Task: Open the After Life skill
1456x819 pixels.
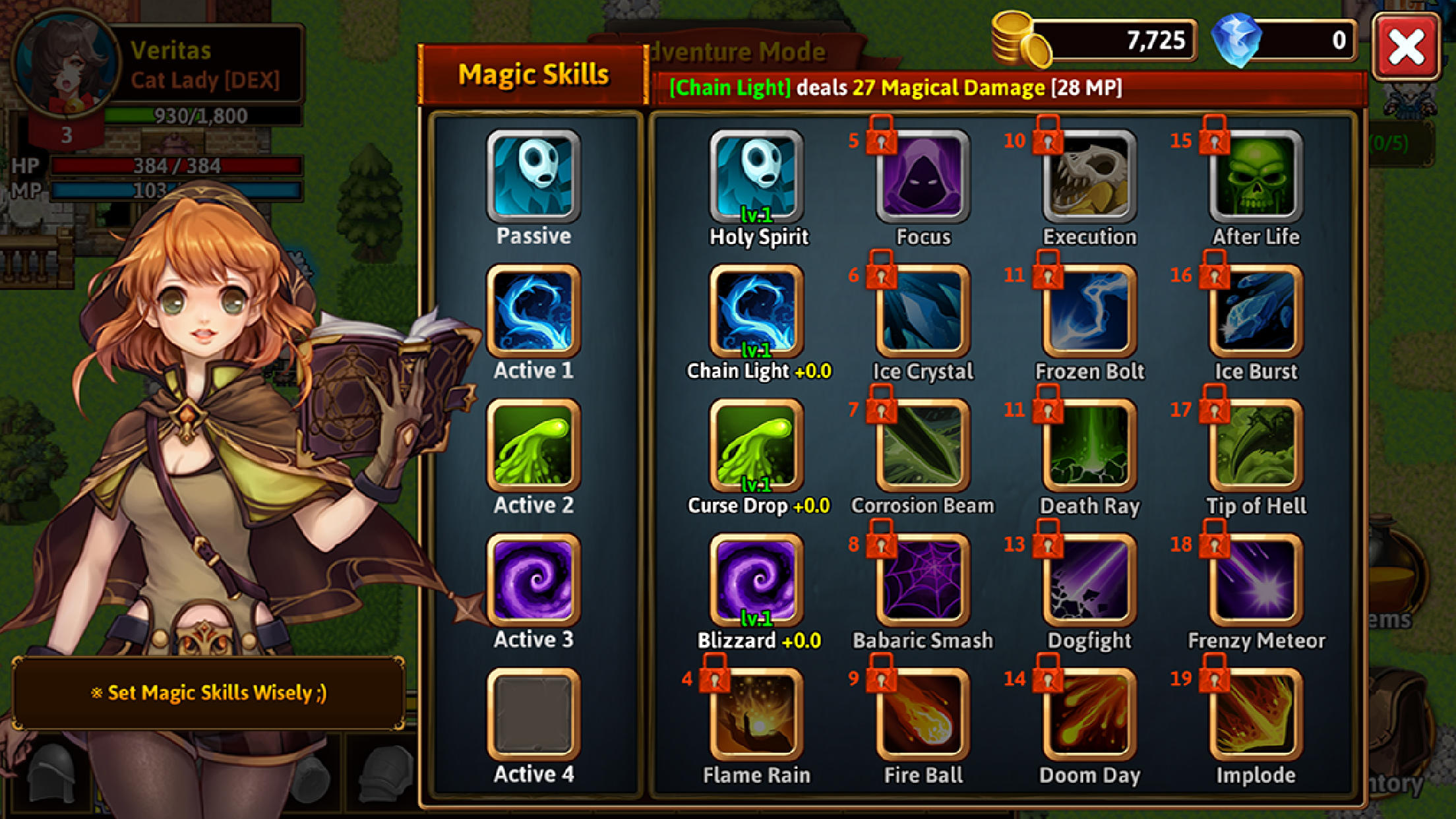Action: tap(1256, 175)
